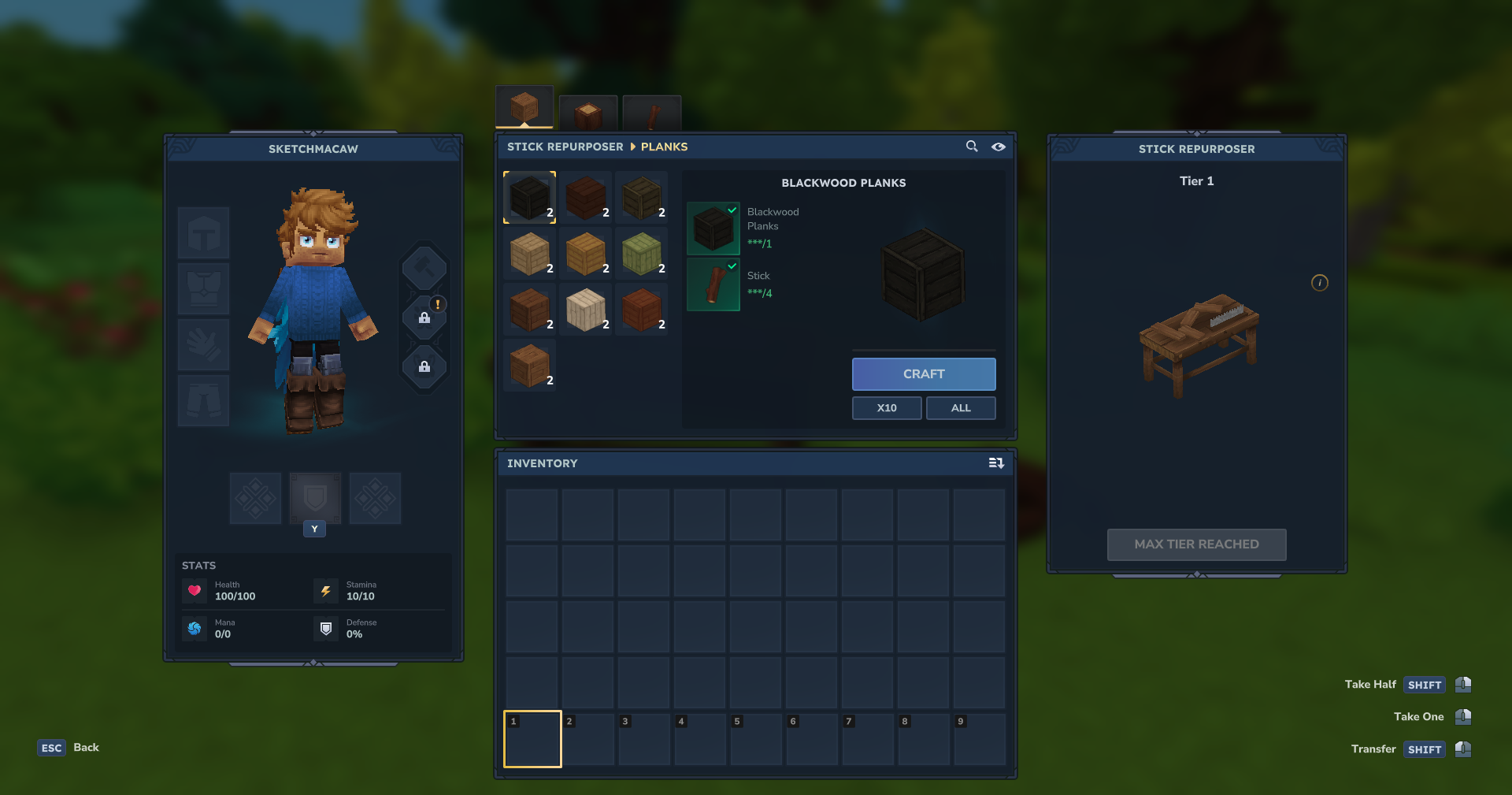
Task: Pick the golden-yellow plank recipe
Action: click(585, 253)
